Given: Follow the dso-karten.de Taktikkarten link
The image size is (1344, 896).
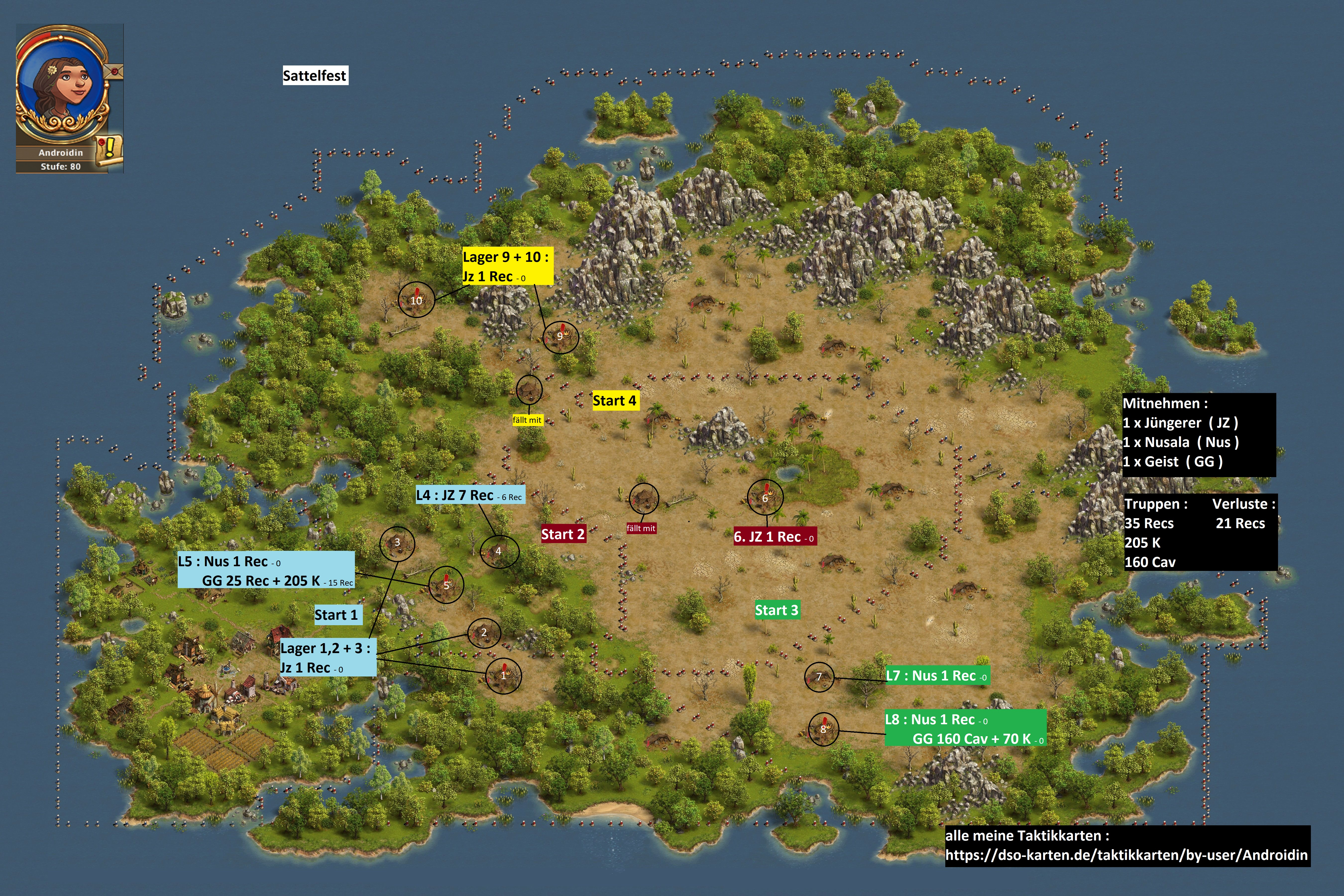Looking at the screenshot, I should click(1126, 855).
